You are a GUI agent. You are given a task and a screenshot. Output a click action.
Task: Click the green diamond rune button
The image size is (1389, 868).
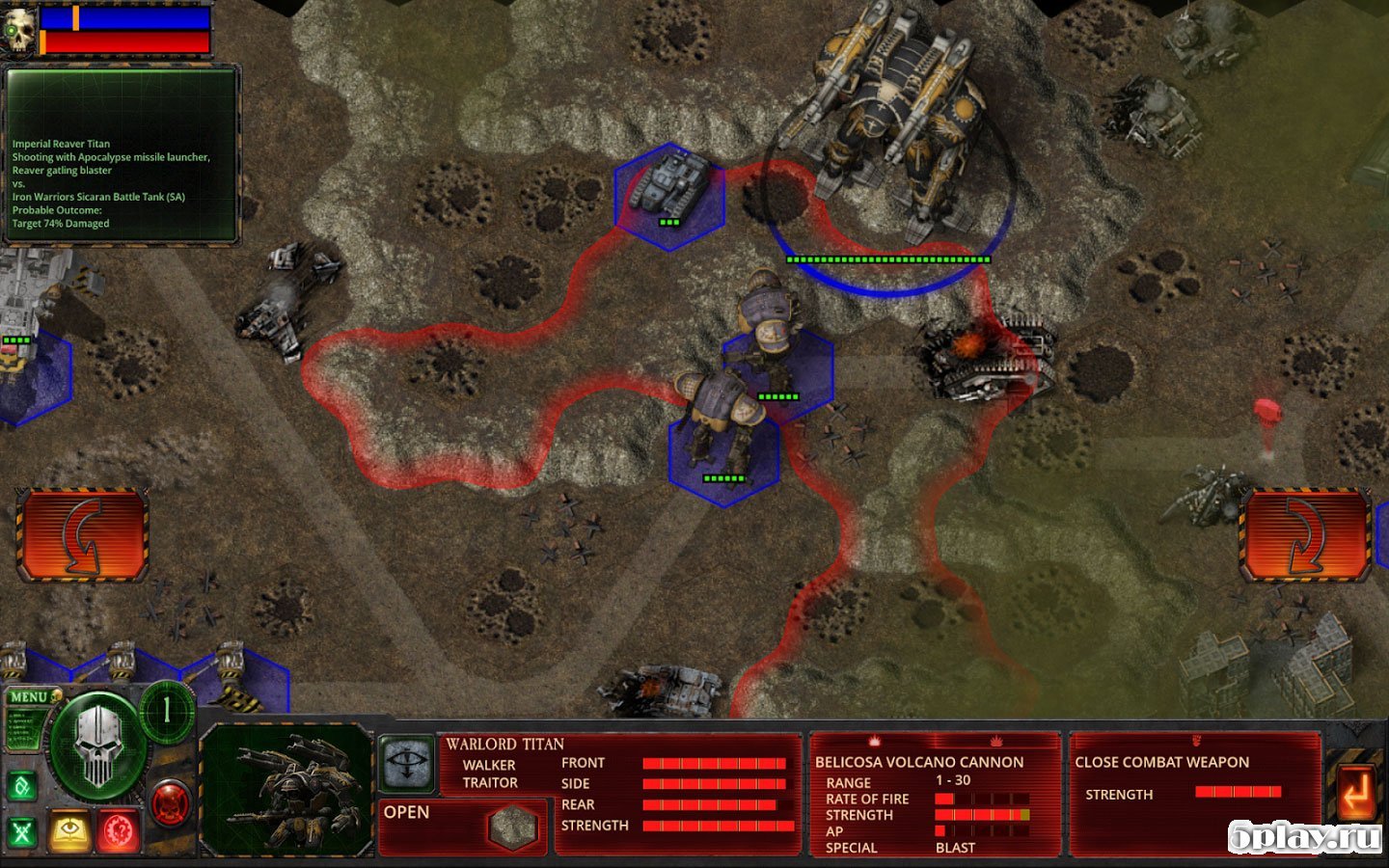point(22,786)
